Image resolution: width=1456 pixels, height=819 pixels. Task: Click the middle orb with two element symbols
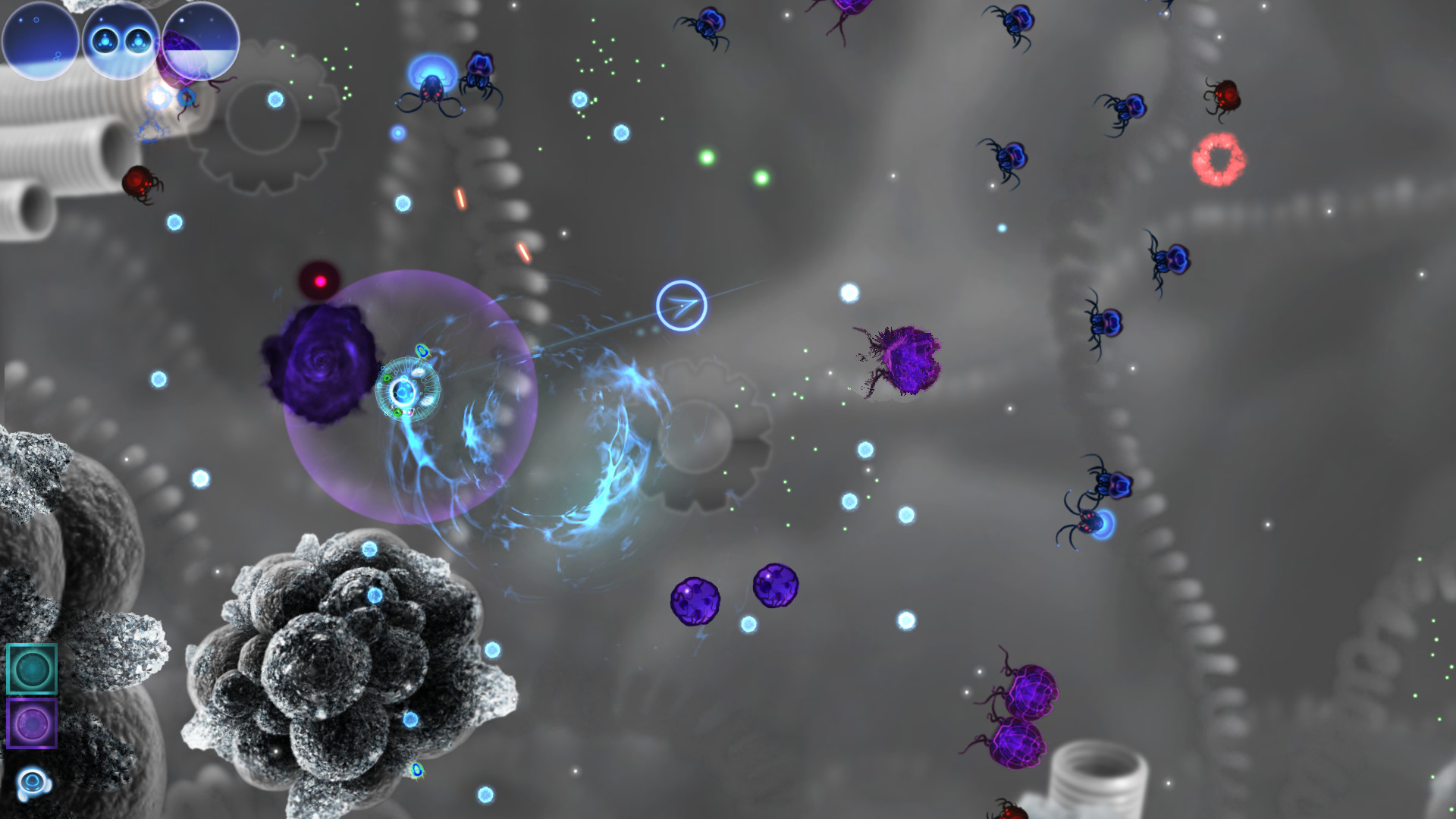(x=121, y=42)
